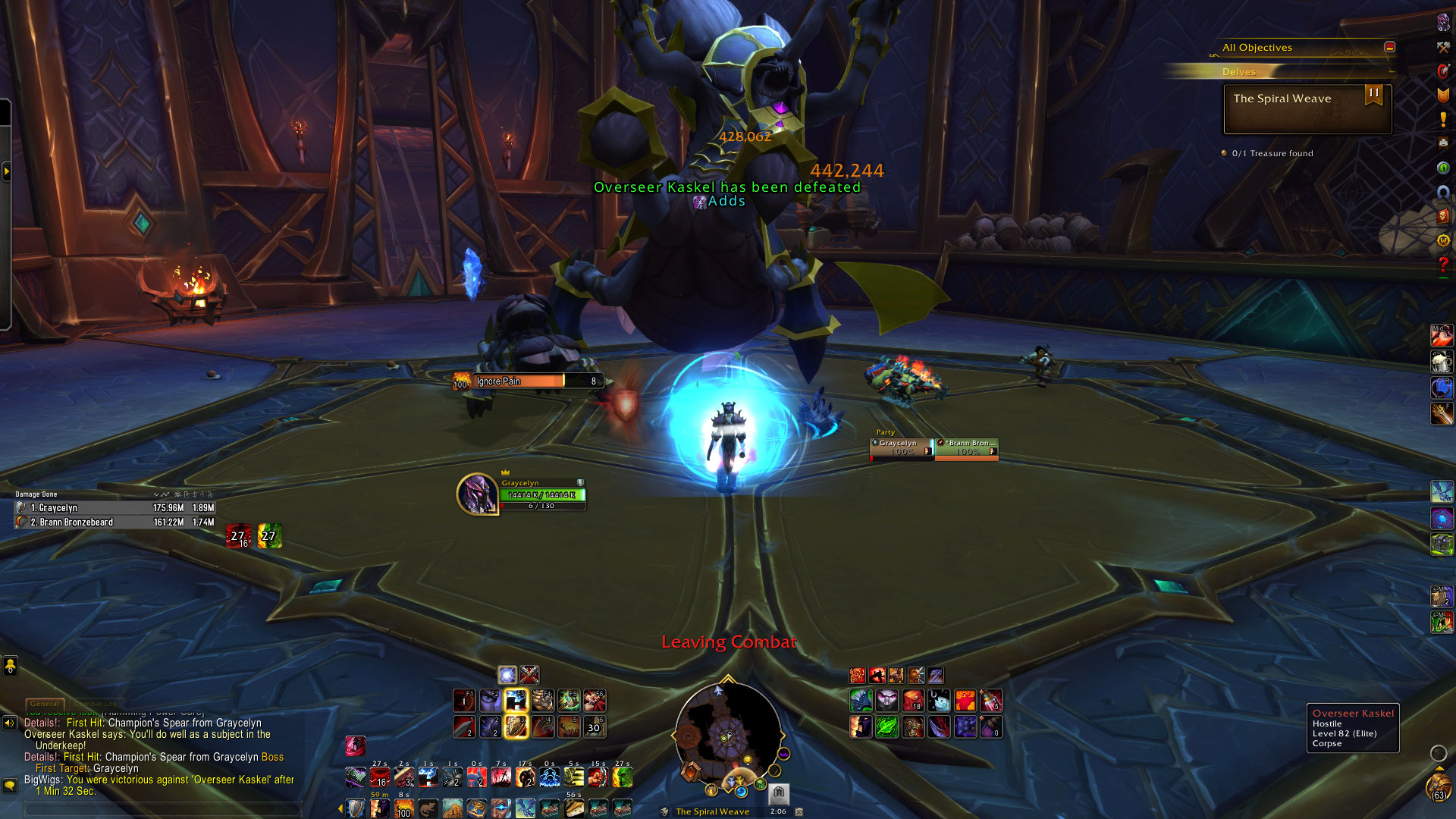Switch to the General chat tab
The height and width of the screenshot is (819, 1456).
(x=45, y=704)
